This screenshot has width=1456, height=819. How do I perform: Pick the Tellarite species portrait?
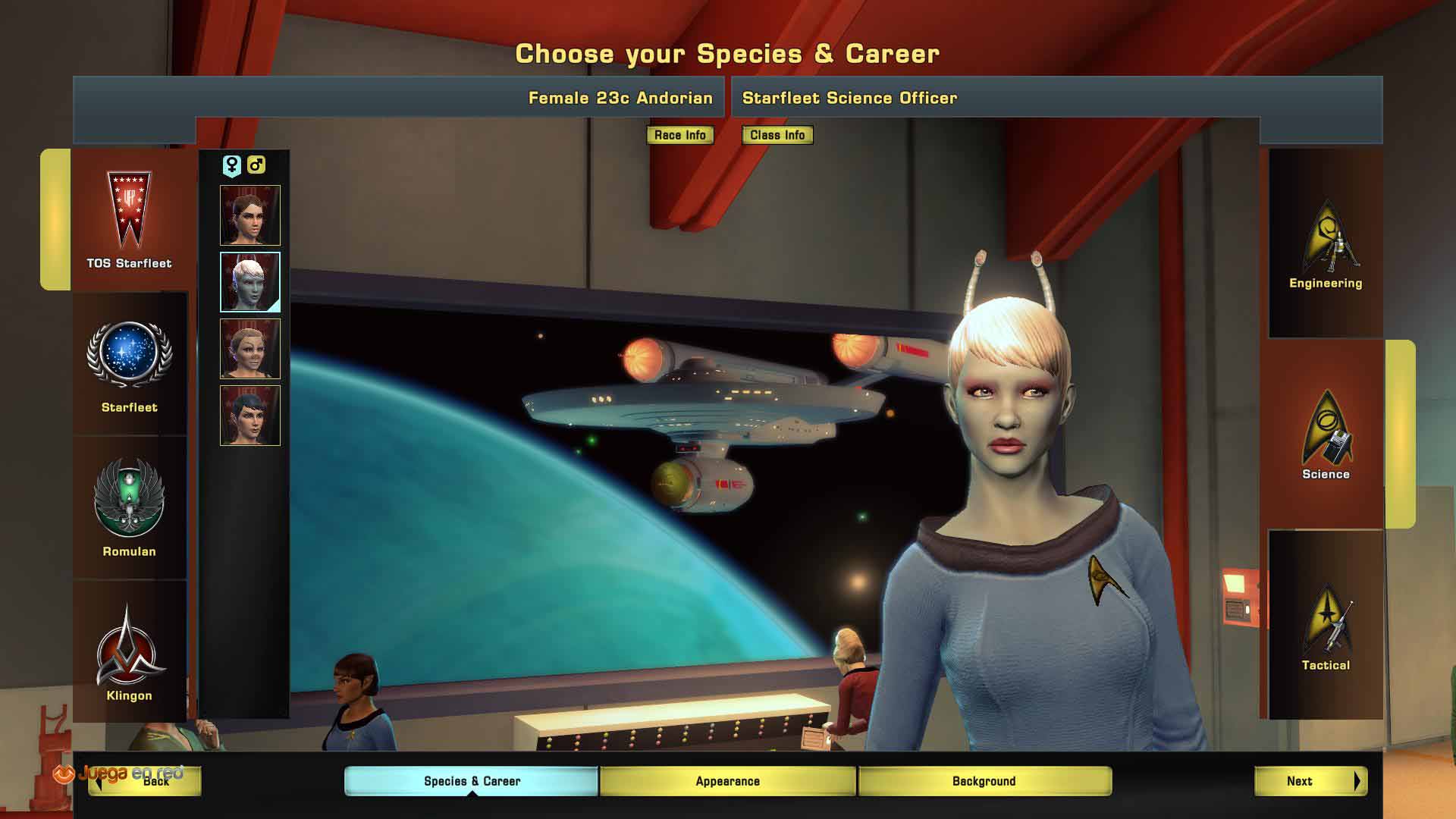[250, 349]
